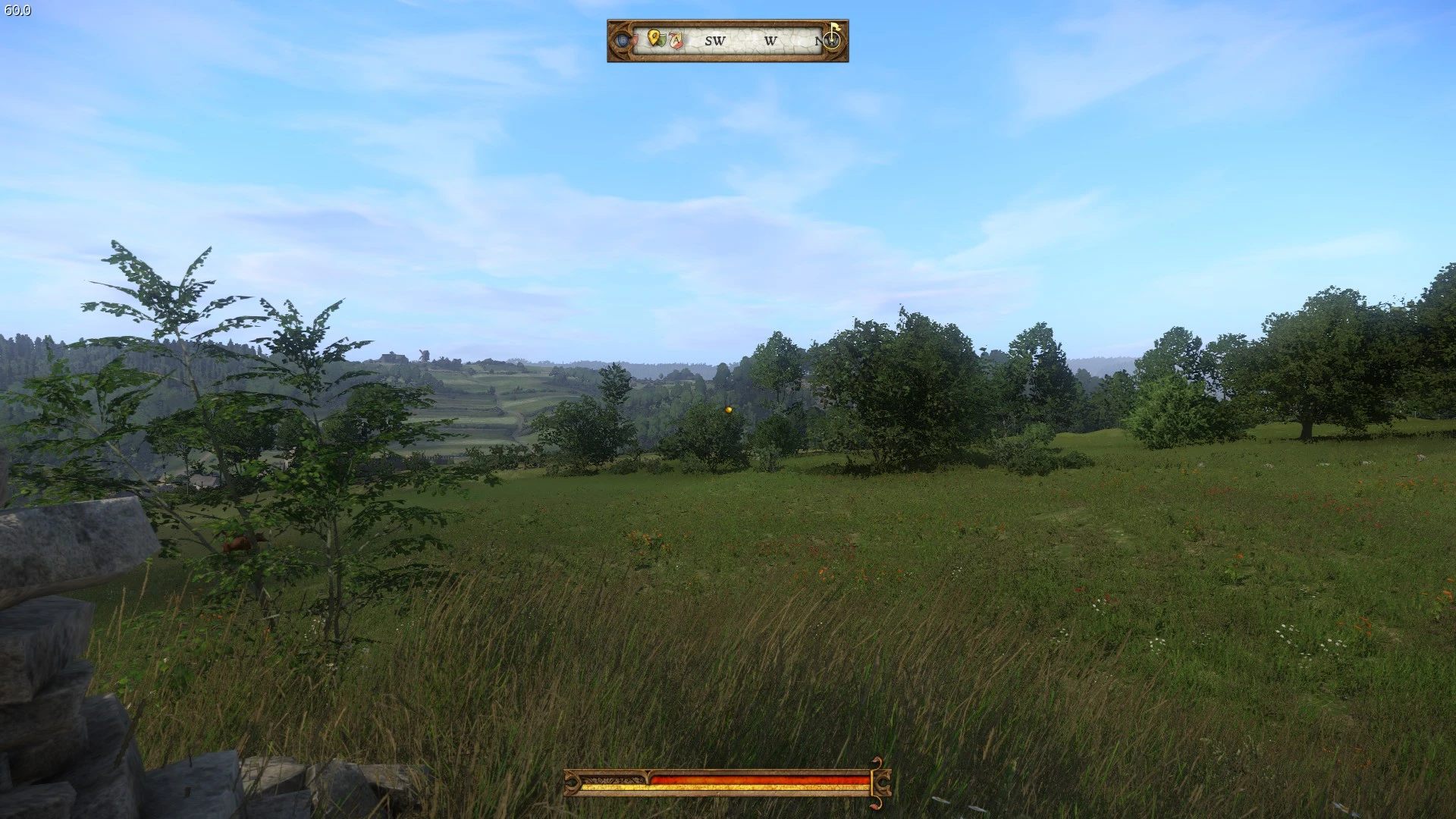Select the blue shield marker on the compass
This screenshot has width=1456, height=819.
(x=623, y=39)
